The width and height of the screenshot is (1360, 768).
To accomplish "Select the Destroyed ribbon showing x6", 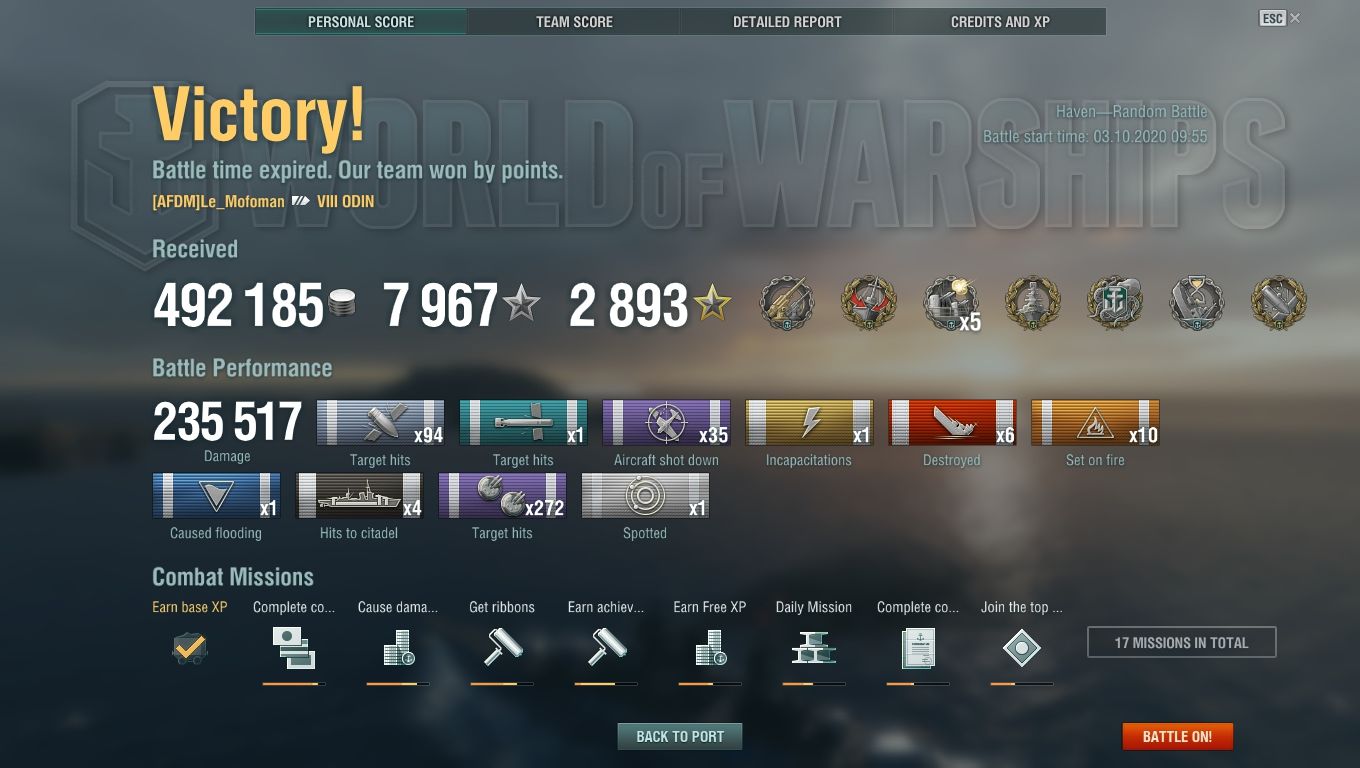I will coord(952,420).
